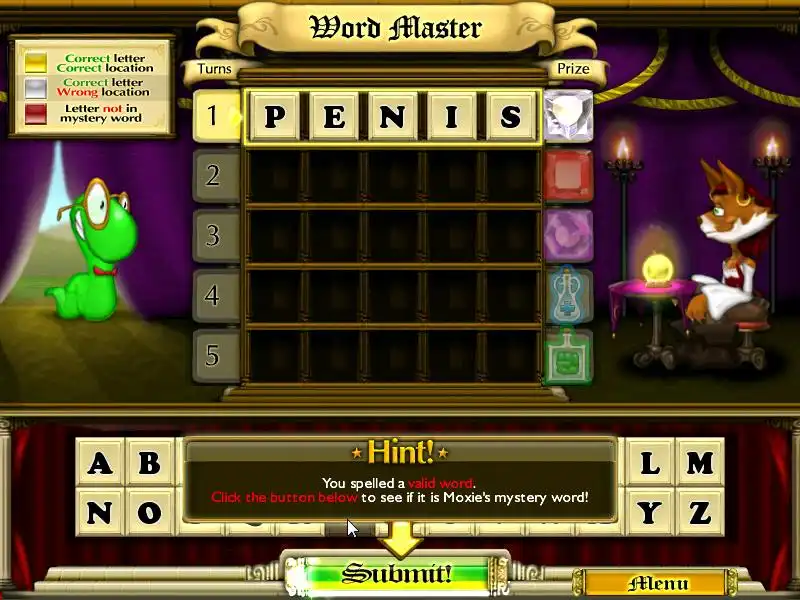Choose the letter Z tile

700,514
